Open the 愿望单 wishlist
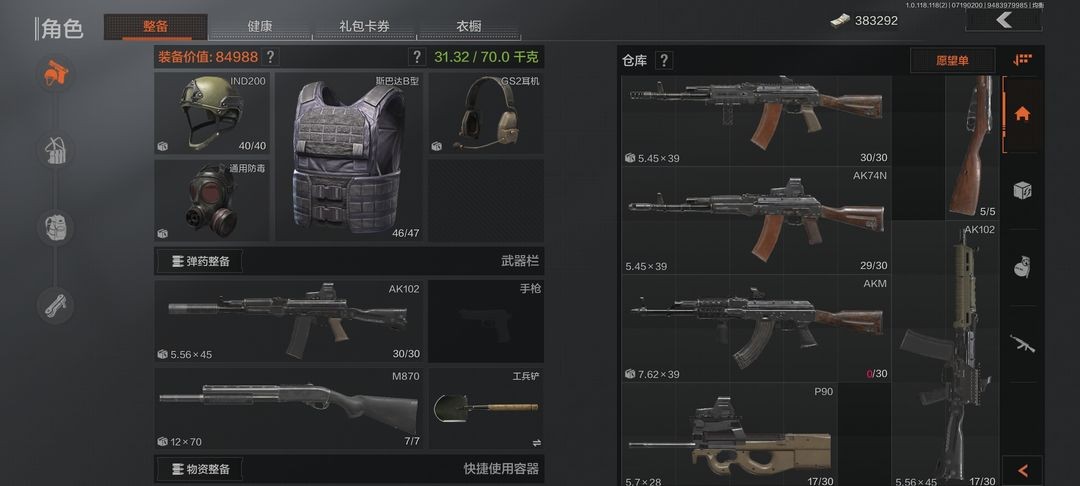The image size is (1080, 486). (951, 61)
